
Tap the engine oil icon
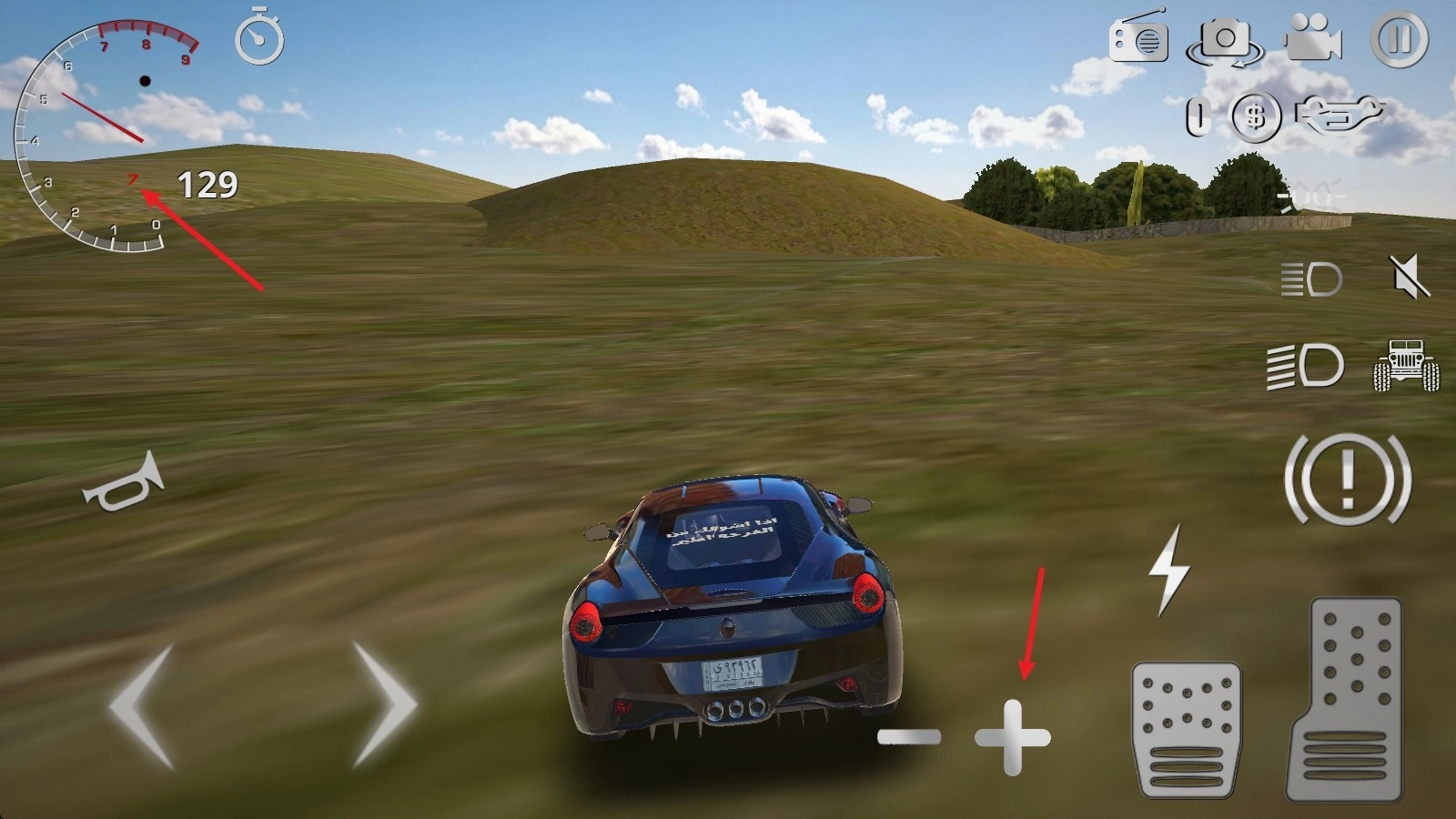(1339, 115)
